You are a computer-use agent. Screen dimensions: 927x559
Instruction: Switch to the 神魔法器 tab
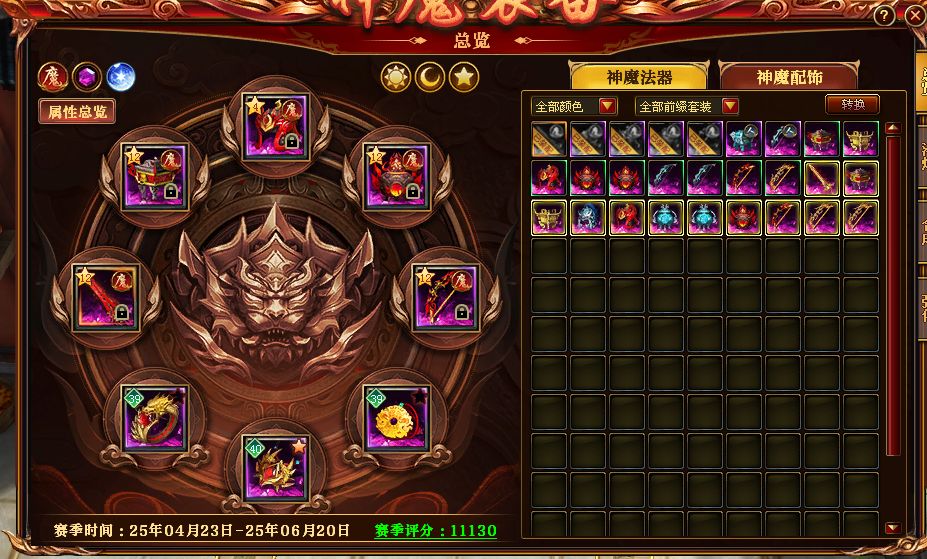(638, 77)
